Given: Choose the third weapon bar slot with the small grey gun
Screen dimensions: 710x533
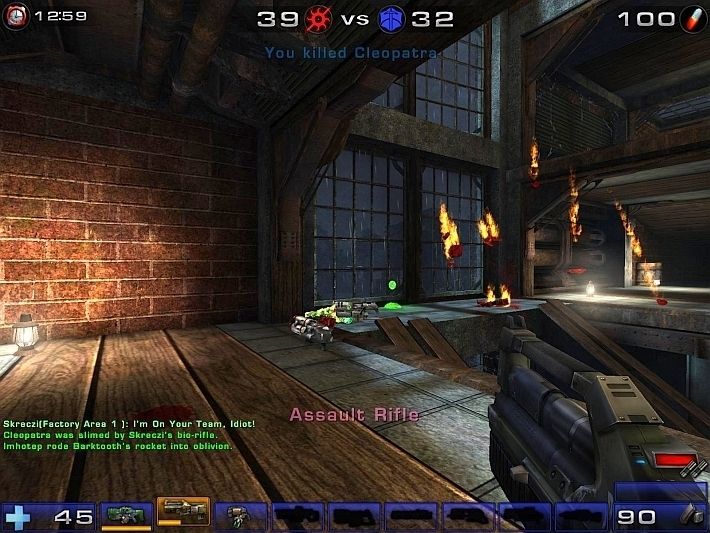Looking at the screenshot, I should point(239,515).
